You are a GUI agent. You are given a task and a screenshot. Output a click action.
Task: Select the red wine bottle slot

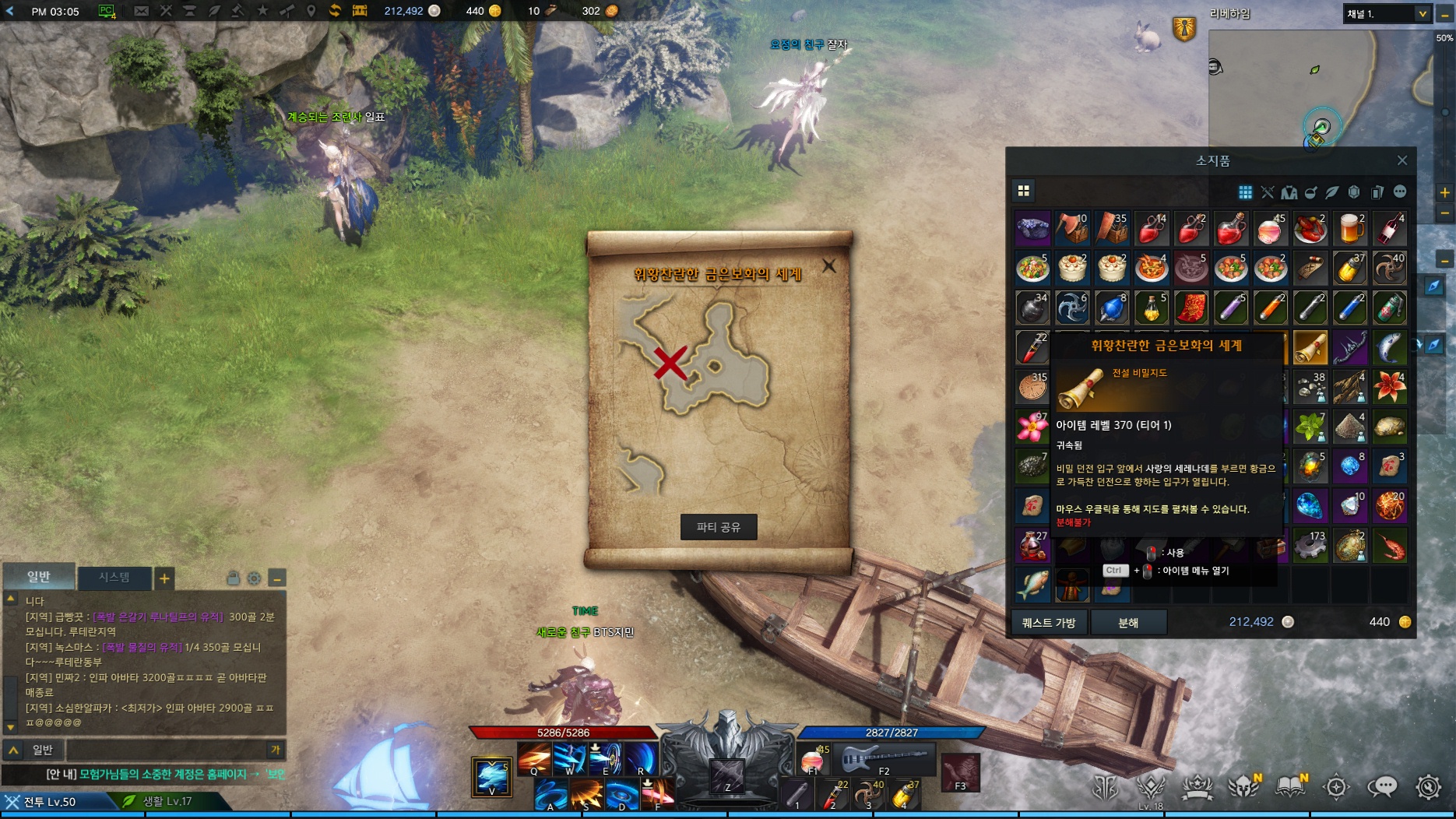tap(1390, 230)
